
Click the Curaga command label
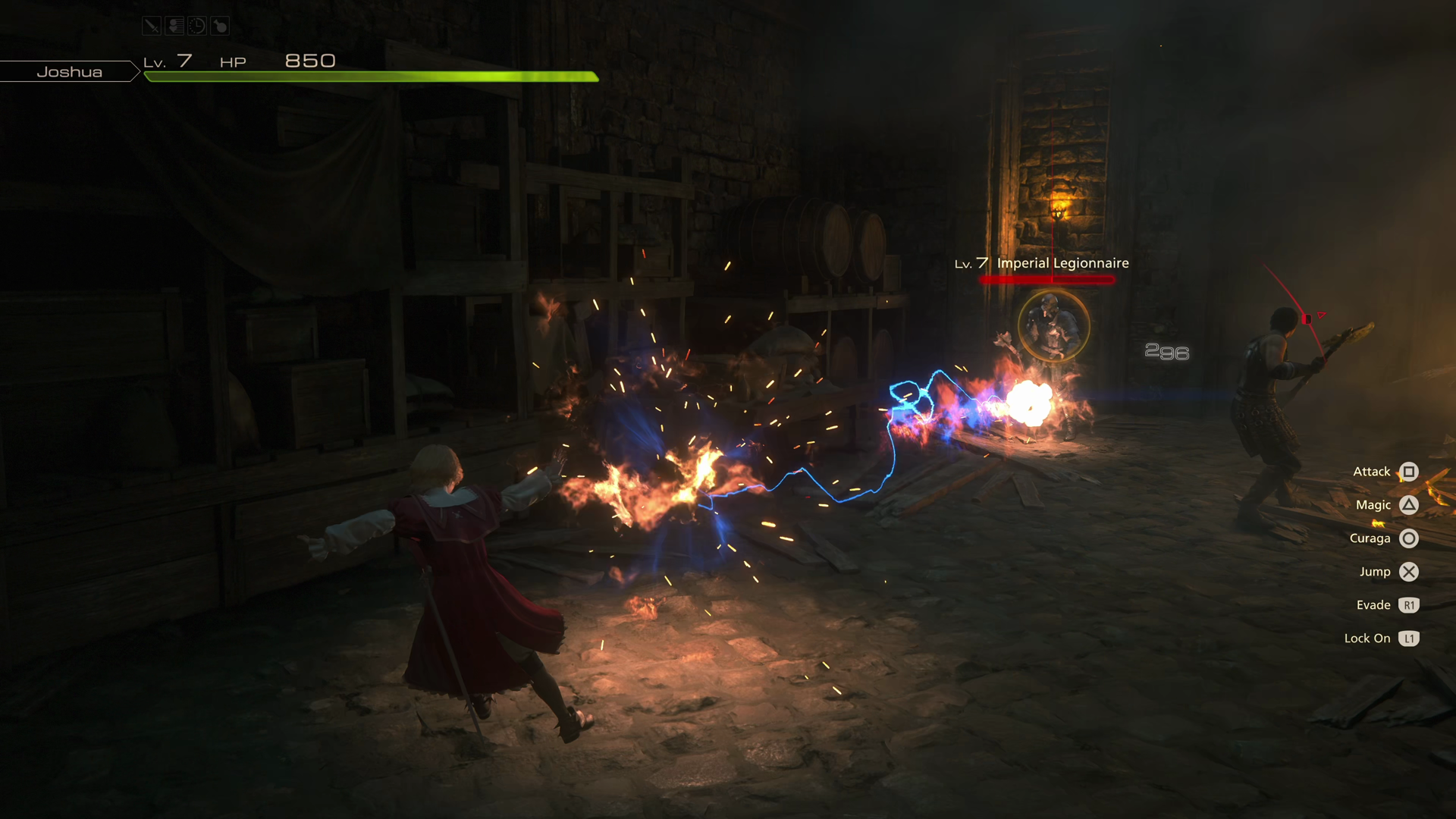click(1370, 538)
